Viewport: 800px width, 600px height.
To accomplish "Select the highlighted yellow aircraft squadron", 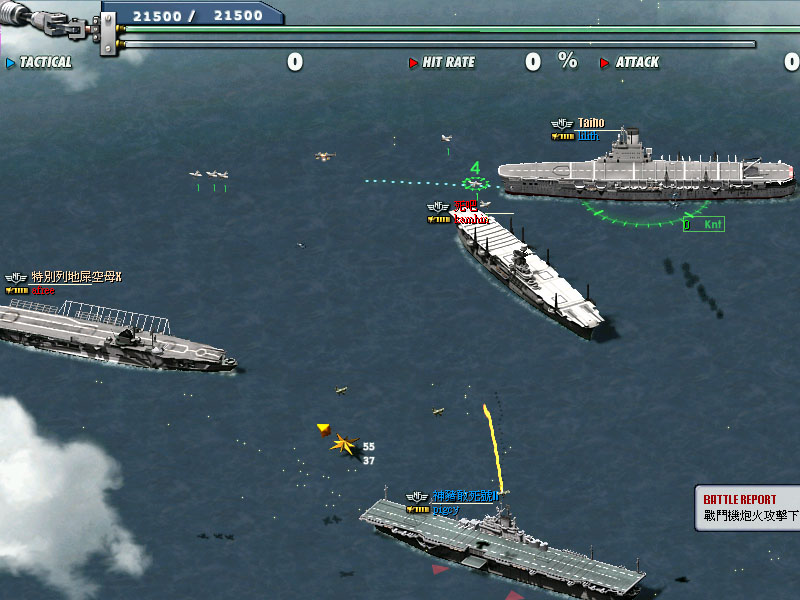I will [346, 443].
